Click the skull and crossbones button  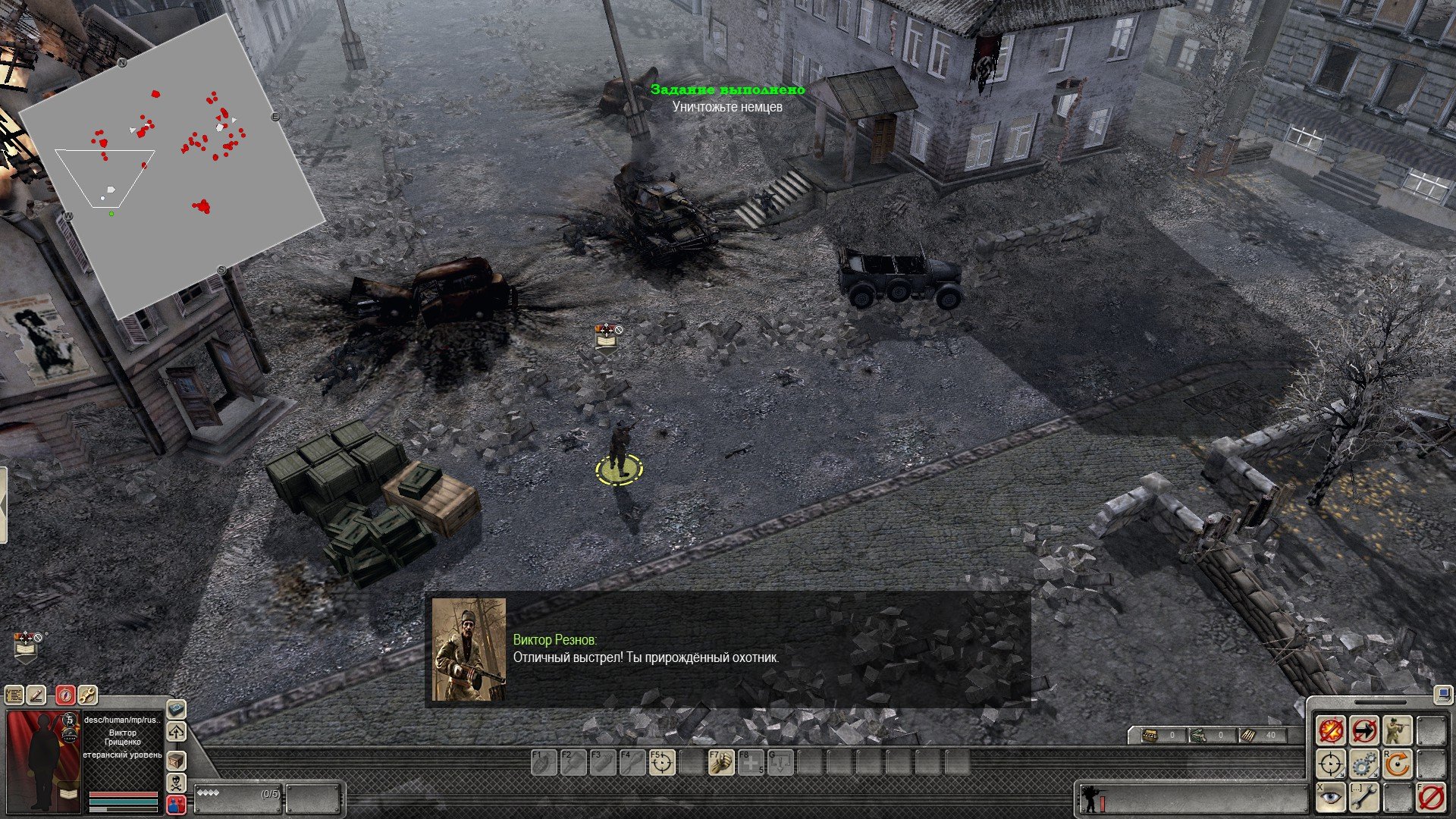[176, 783]
